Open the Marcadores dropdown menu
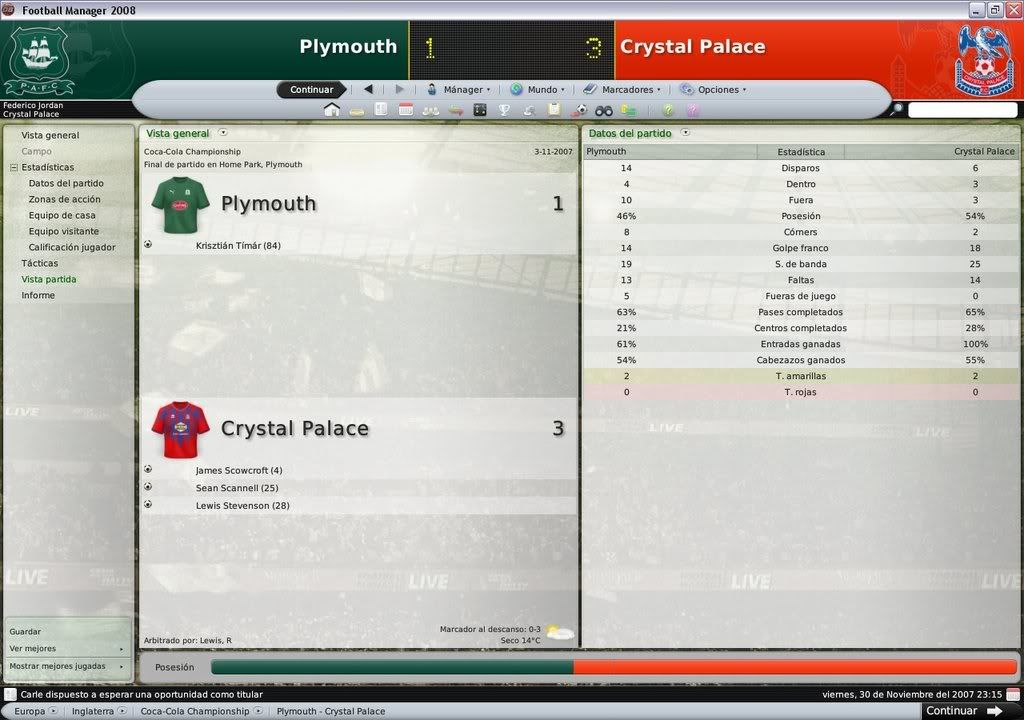The image size is (1024, 720). point(622,90)
